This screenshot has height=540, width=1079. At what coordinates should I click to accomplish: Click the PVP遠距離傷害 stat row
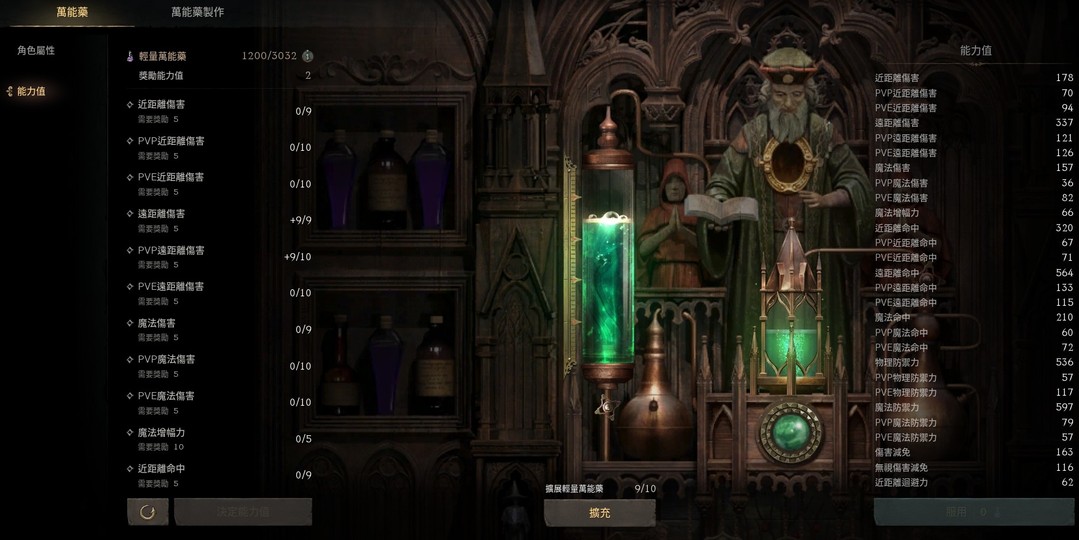219,257
